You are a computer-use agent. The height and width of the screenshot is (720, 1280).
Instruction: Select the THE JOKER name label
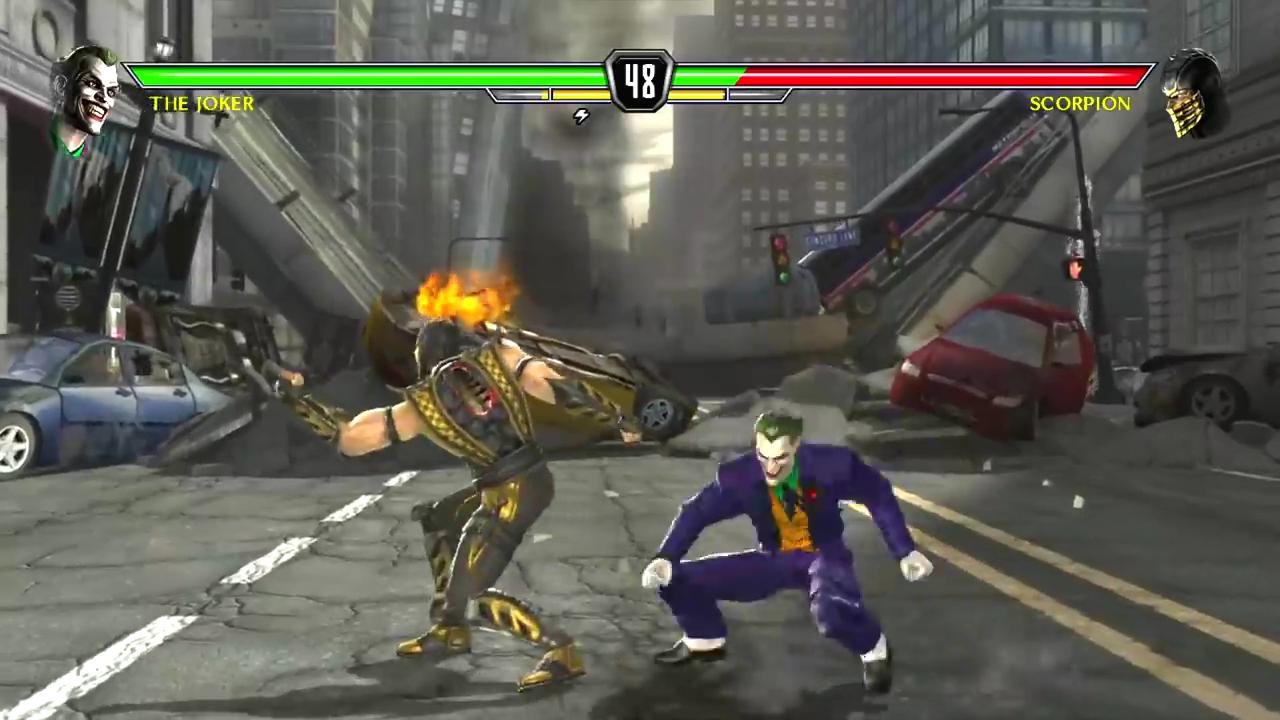[202, 103]
